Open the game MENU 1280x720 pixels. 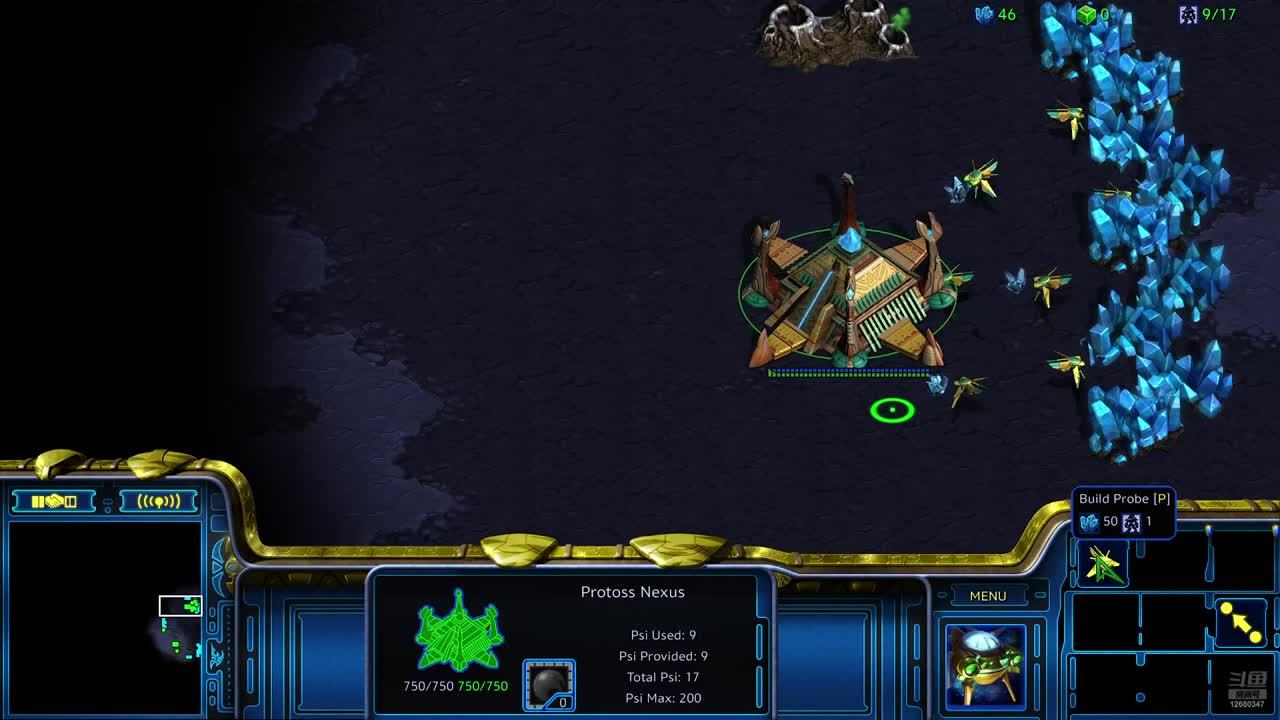[x=987, y=596]
